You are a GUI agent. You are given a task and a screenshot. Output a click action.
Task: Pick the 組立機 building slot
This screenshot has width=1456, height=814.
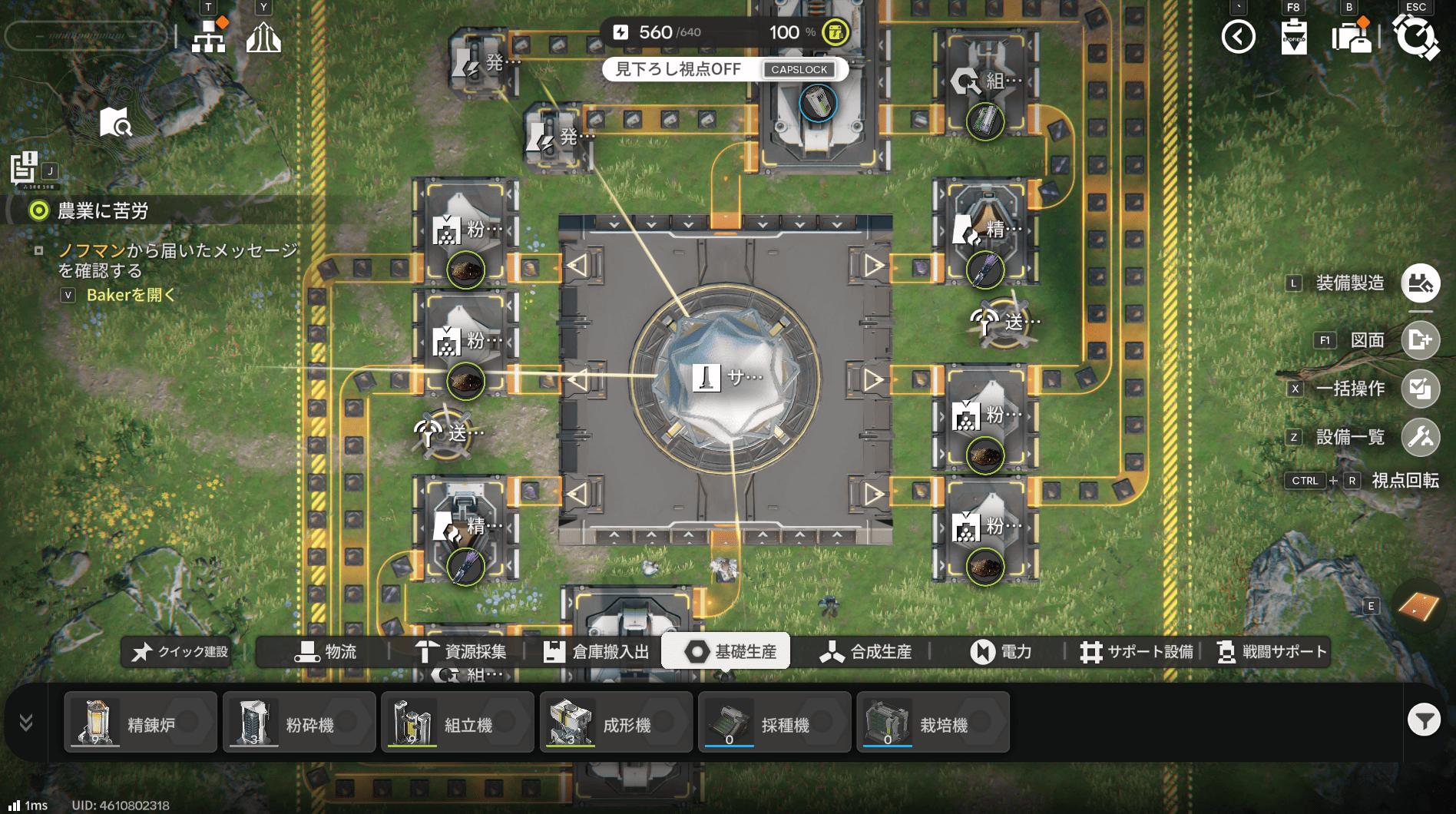click(458, 723)
